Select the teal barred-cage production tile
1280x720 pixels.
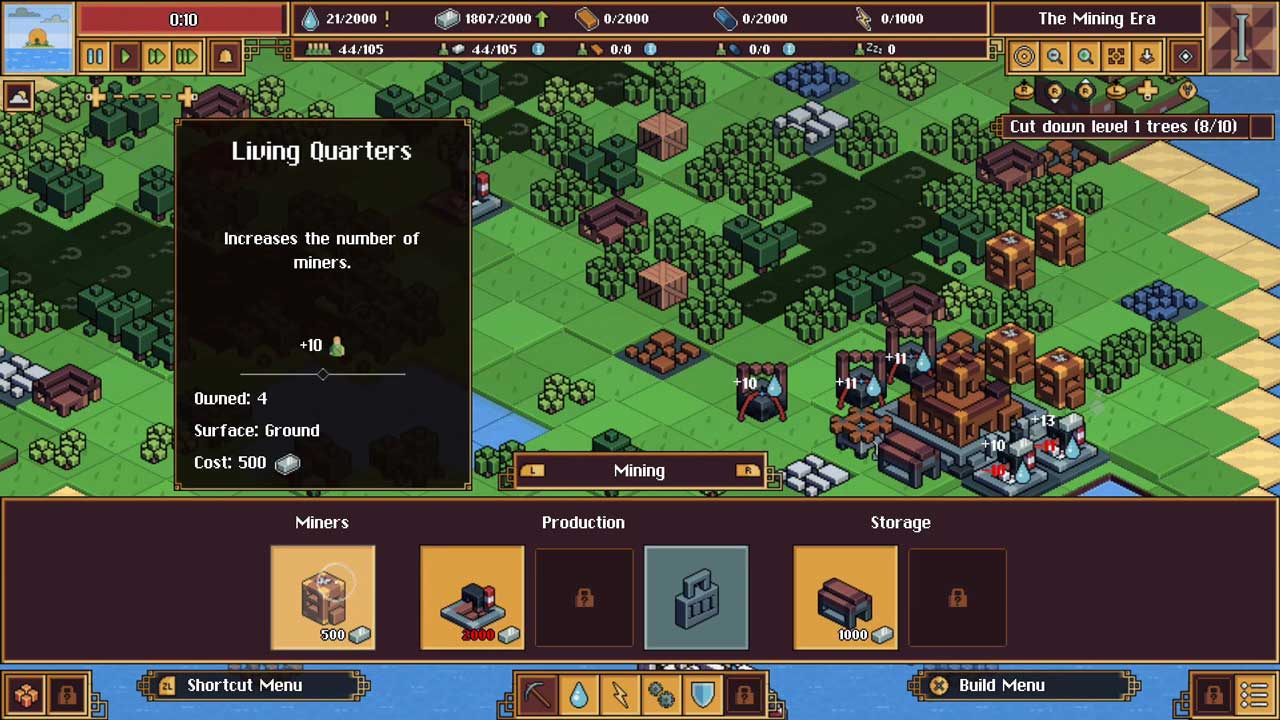point(696,597)
